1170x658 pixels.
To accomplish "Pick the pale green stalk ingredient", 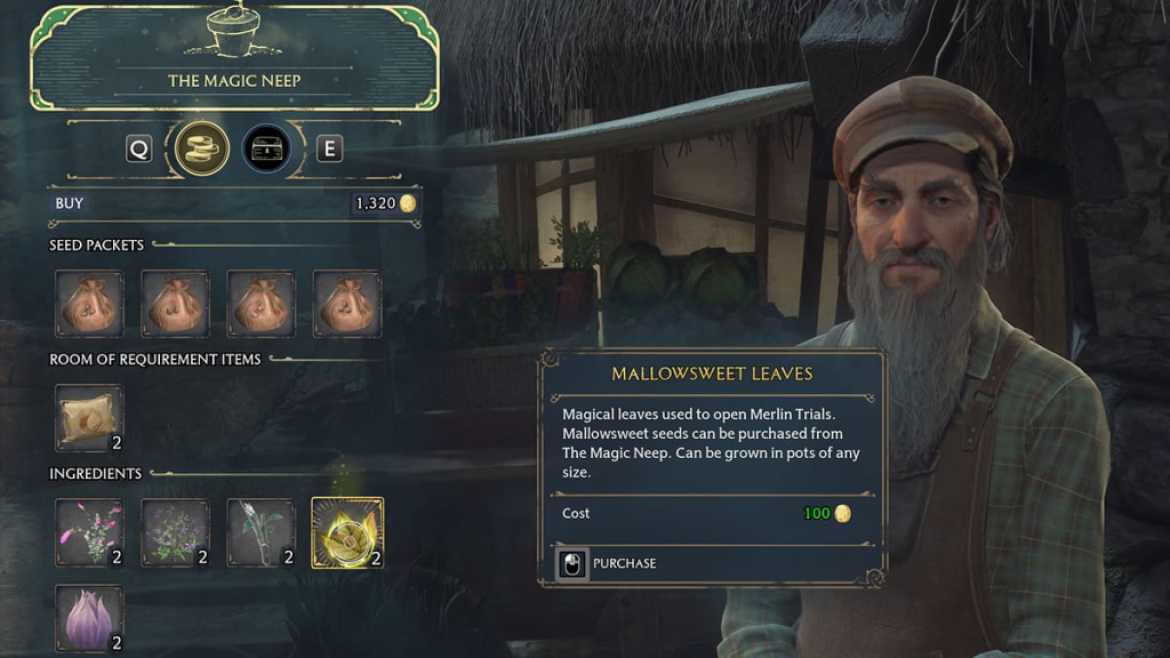I will [261, 532].
